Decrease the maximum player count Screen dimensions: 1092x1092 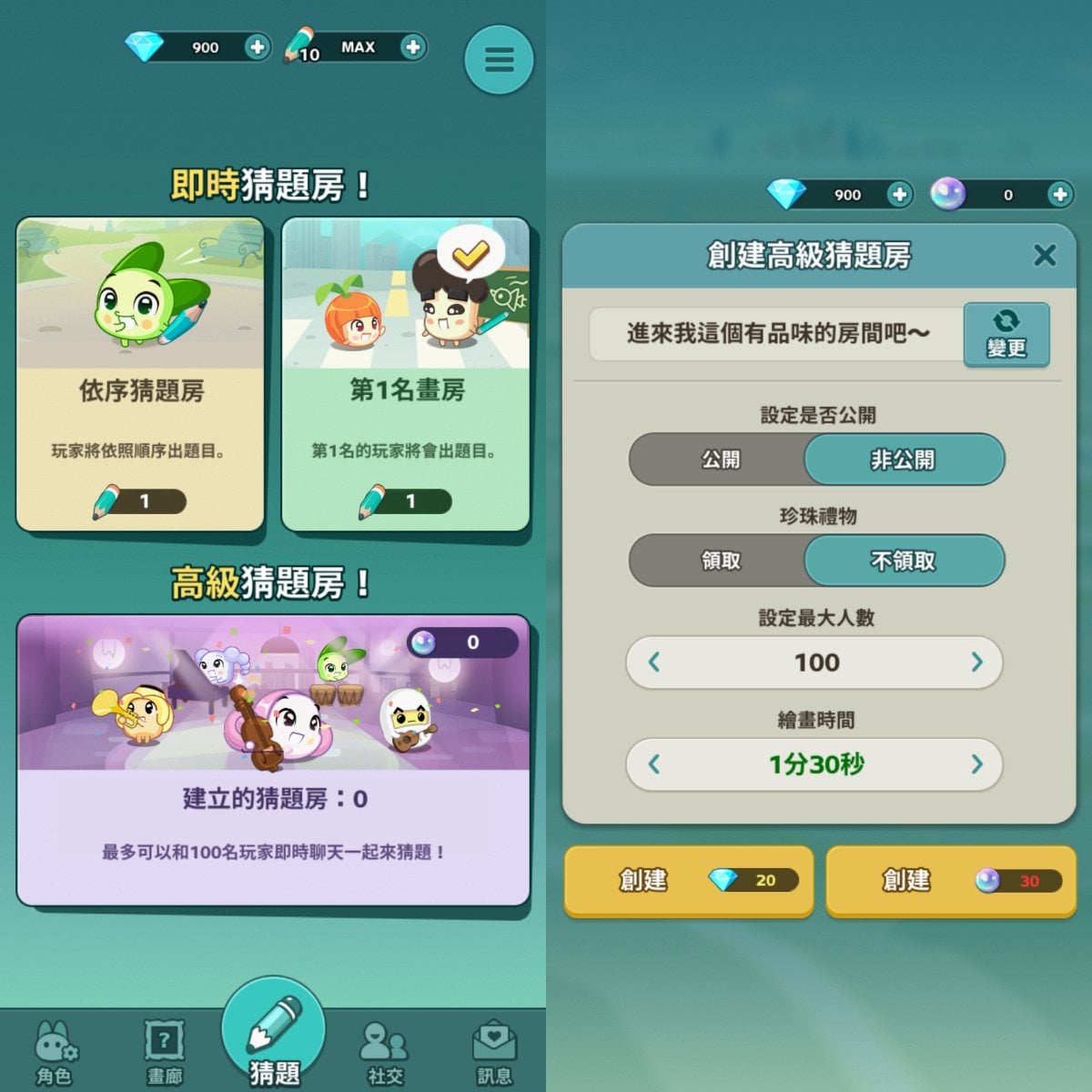coord(654,662)
